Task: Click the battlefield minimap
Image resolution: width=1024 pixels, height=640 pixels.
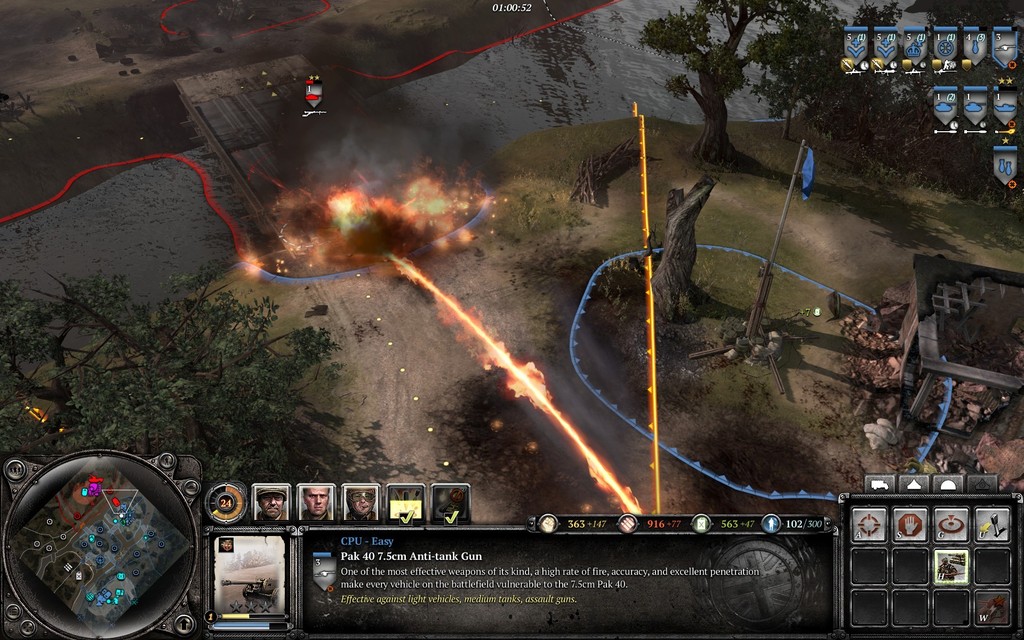Action: 98,545
